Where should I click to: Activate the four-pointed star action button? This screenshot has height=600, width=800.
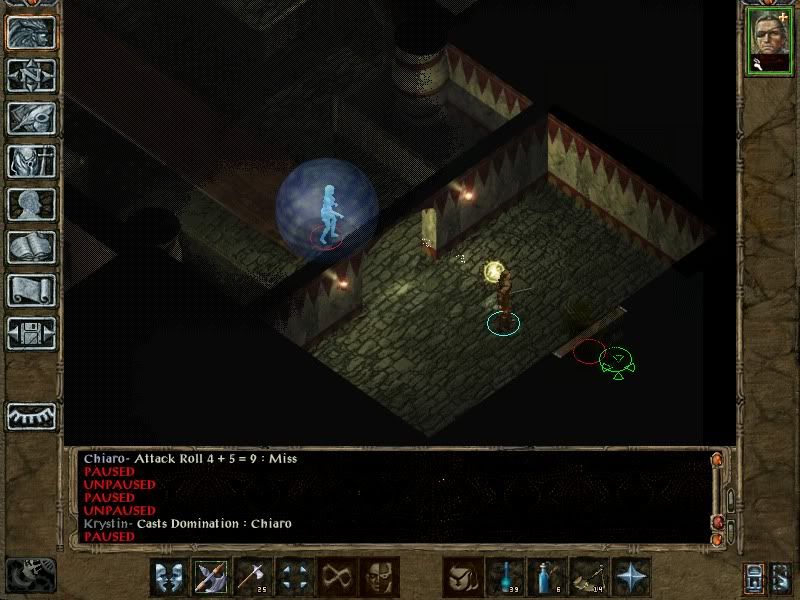tap(631, 577)
